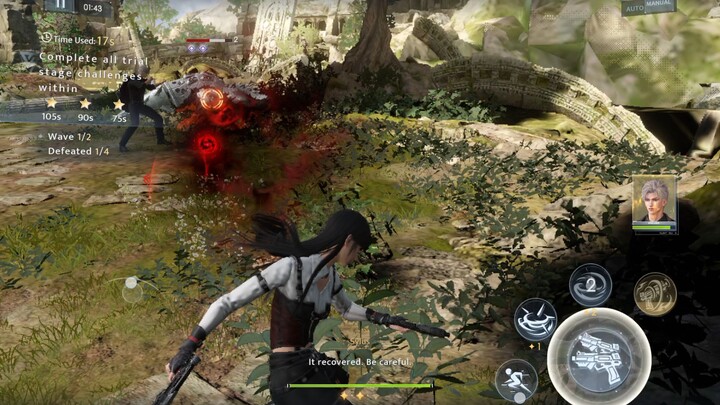Image resolution: width=720 pixels, height=405 pixels.
Task: Toggle the Auto combat mode
Action: click(633, 8)
